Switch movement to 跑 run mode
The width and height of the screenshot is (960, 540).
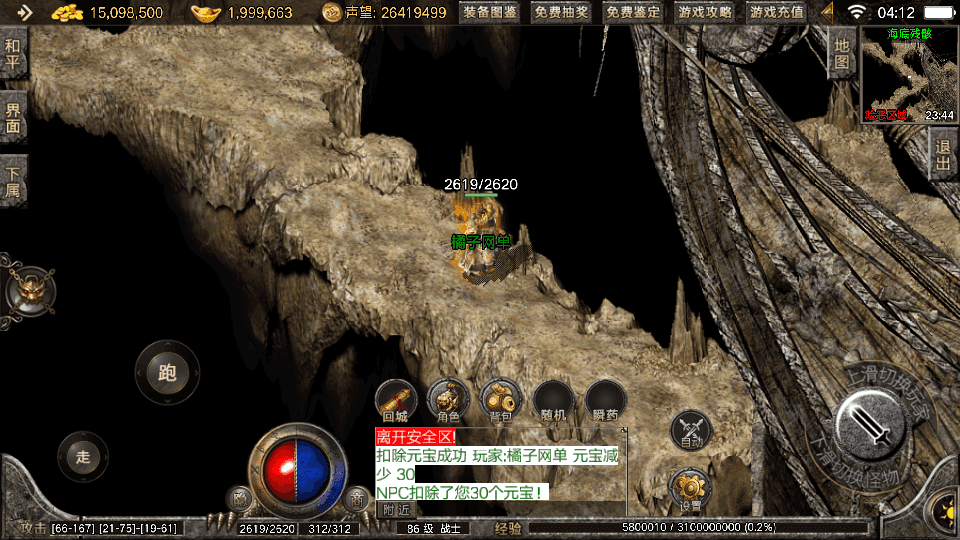(167, 373)
